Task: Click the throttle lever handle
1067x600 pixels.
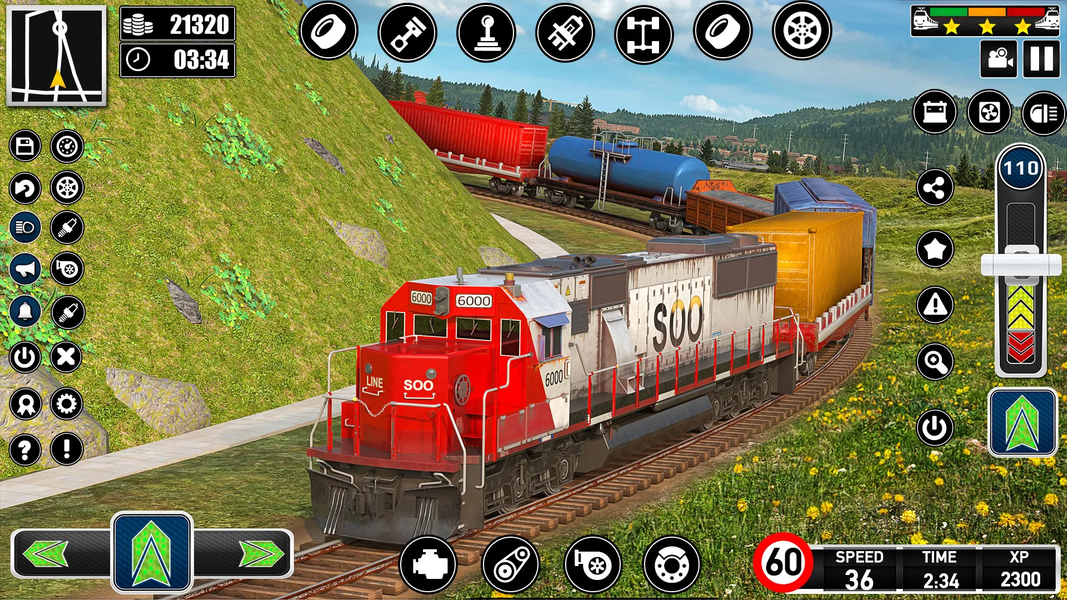Action: point(1020,264)
